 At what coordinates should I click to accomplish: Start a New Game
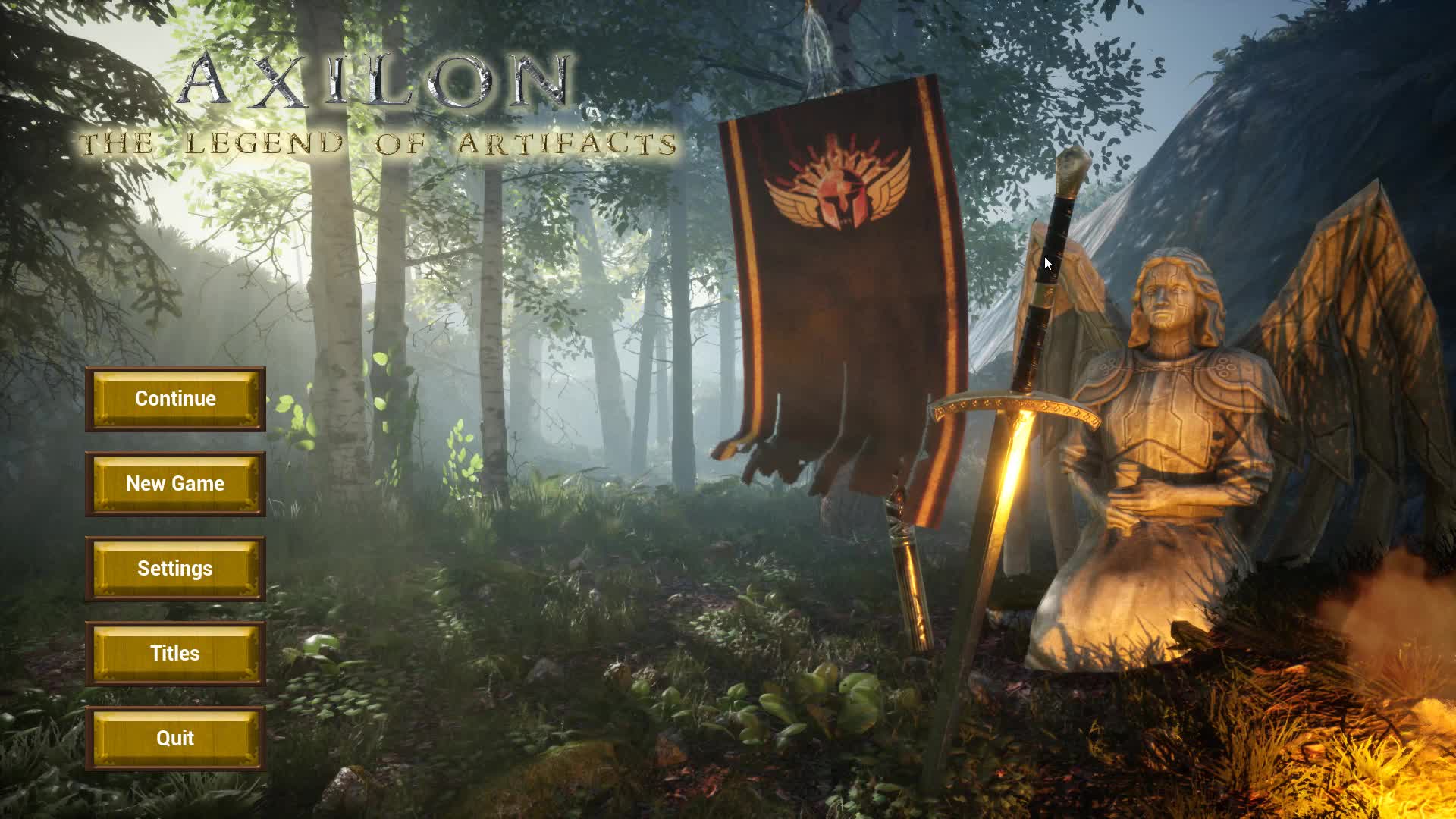(175, 483)
